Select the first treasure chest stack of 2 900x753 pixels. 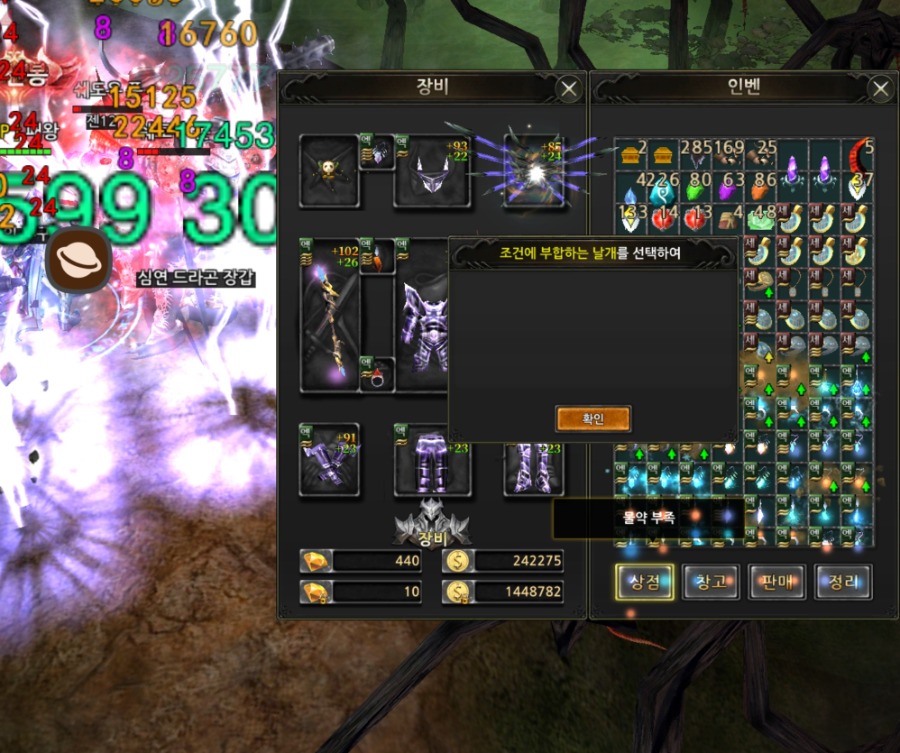(x=630, y=155)
